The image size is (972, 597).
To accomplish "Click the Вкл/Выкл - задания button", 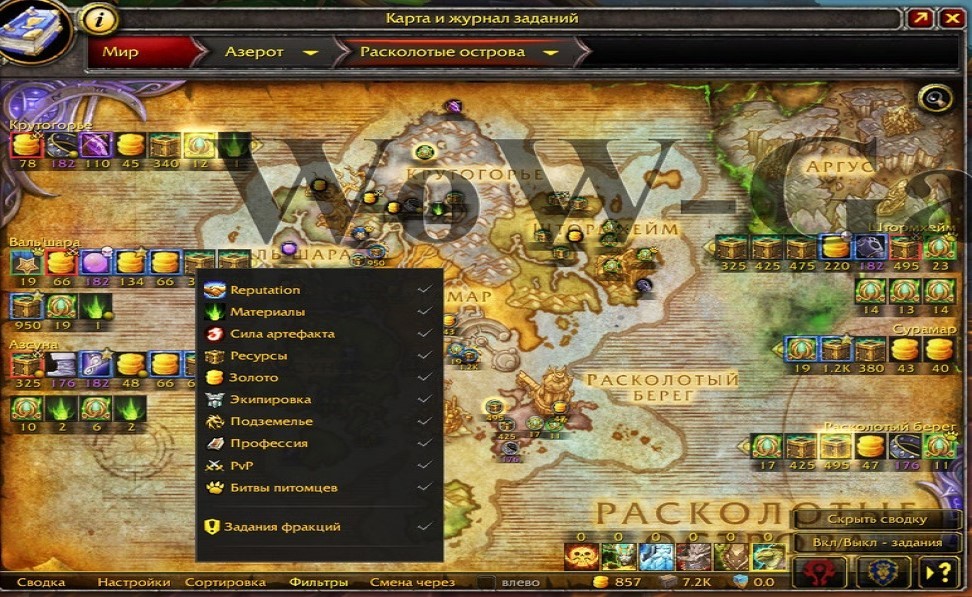I will [x=877, y=543].
